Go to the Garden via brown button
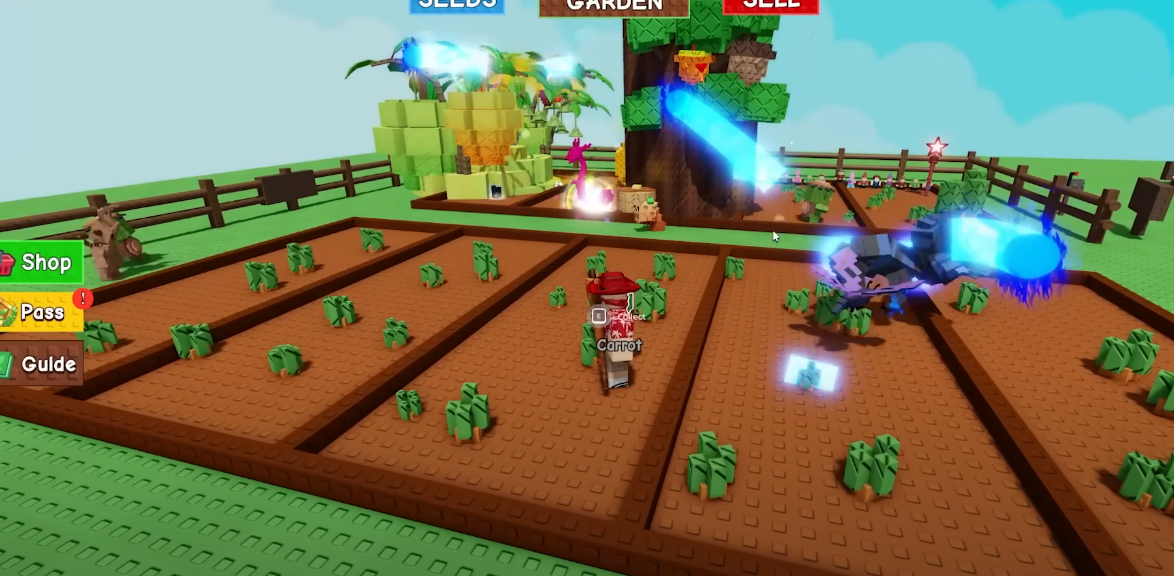This screenshot has width=1174, height=576. (614, 6)
